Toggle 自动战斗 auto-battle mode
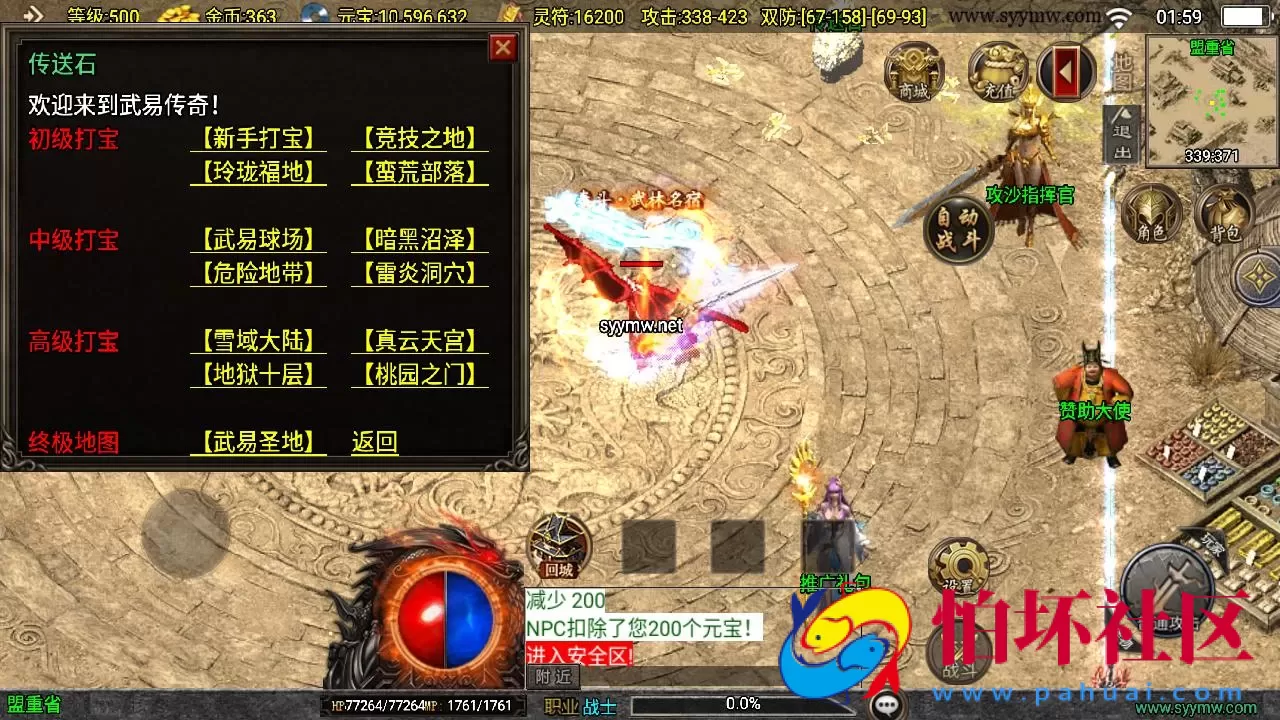Screen dimensions: 1280x720 coord(955,228)
